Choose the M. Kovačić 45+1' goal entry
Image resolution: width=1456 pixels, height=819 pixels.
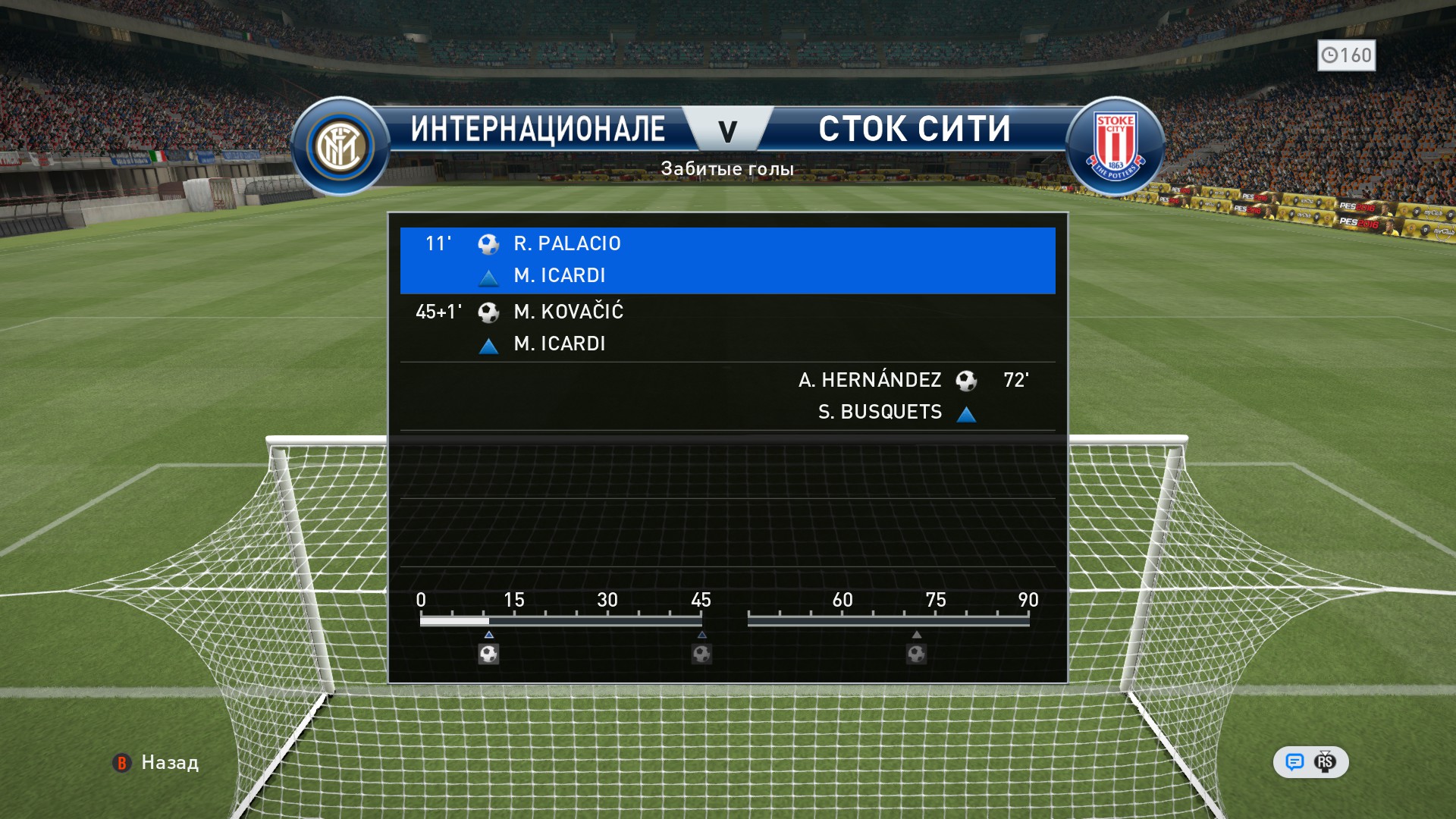coord(726,328)
